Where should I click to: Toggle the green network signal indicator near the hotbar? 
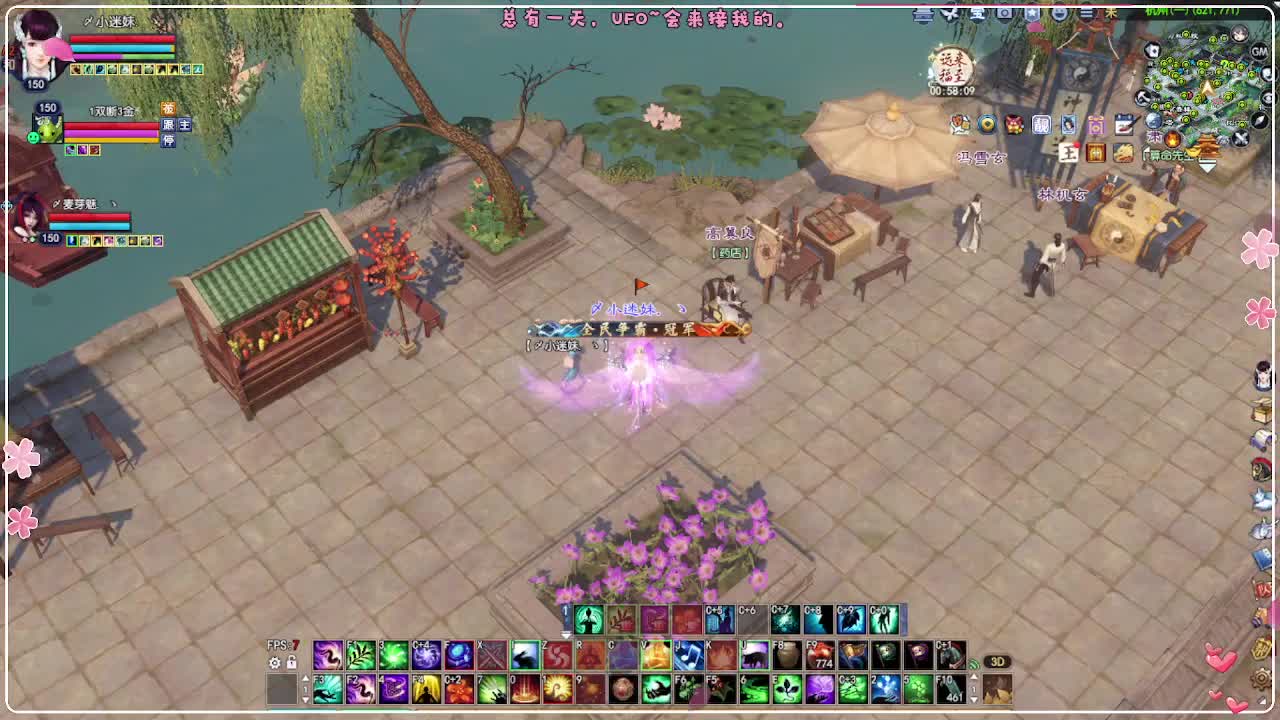pos(973,664)
